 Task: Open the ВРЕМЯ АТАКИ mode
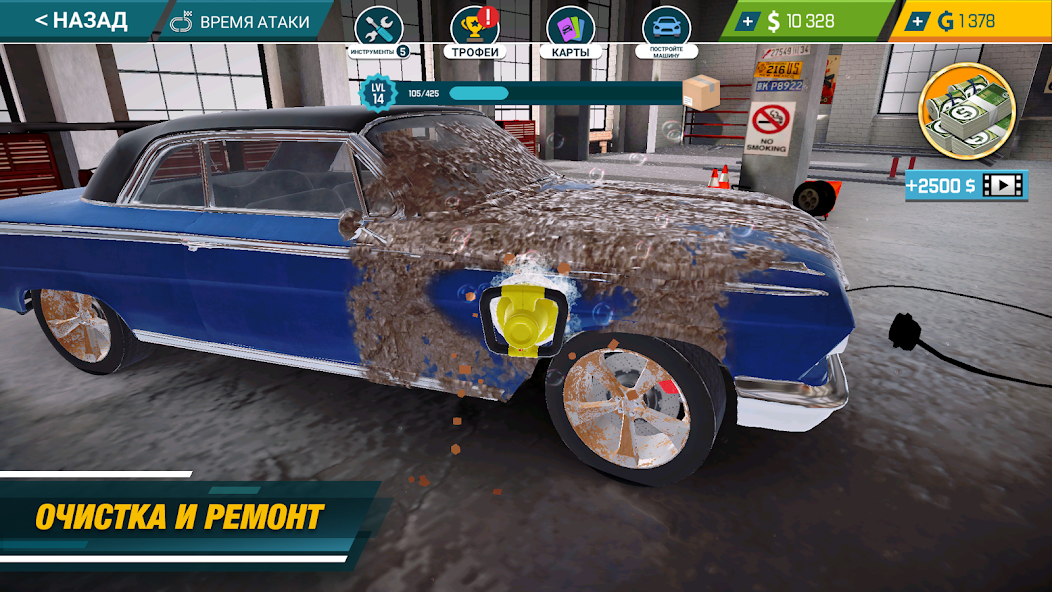pos(240,21)
